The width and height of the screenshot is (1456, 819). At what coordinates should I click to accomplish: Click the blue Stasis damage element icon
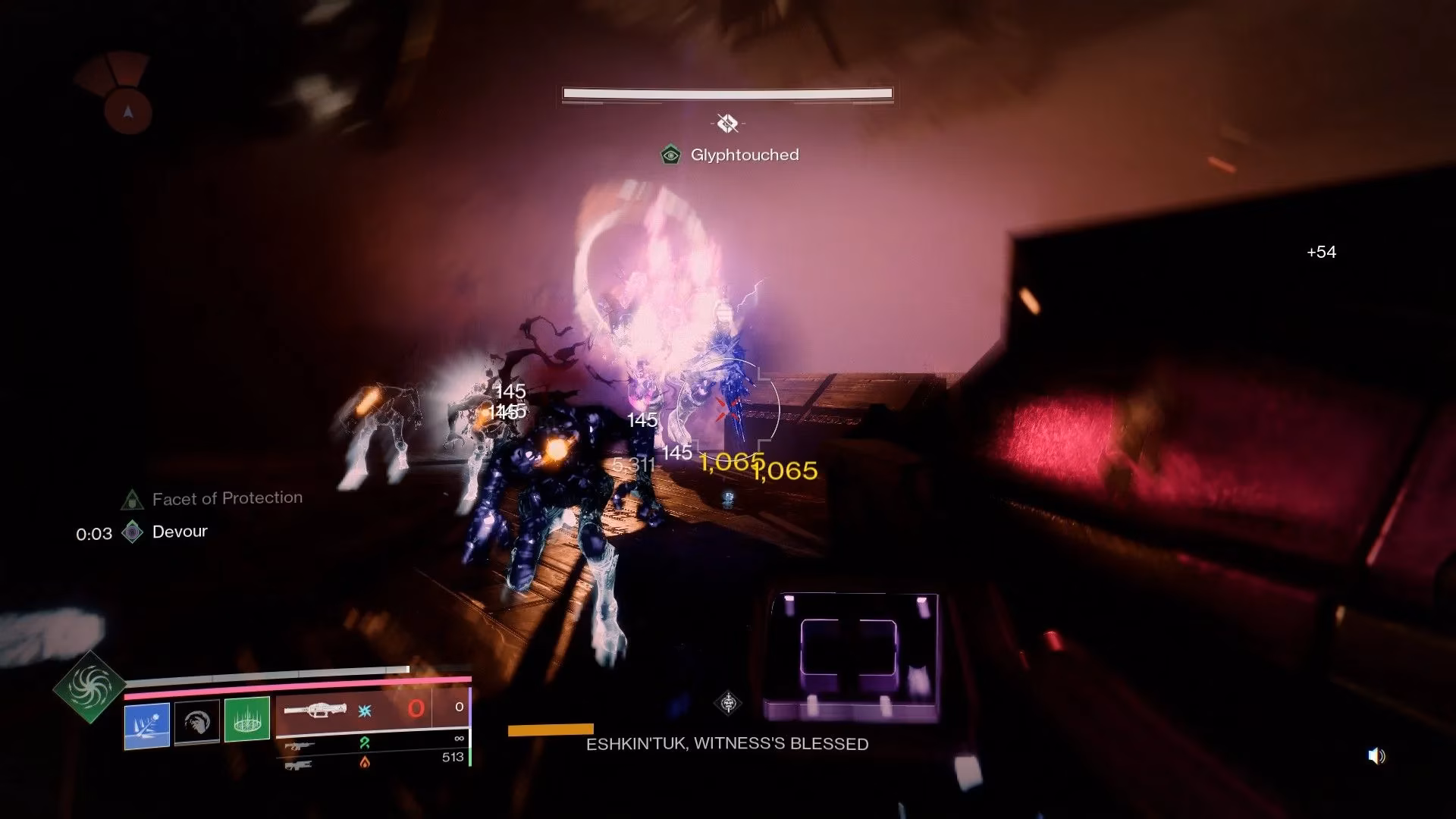(x=366, y=711)
